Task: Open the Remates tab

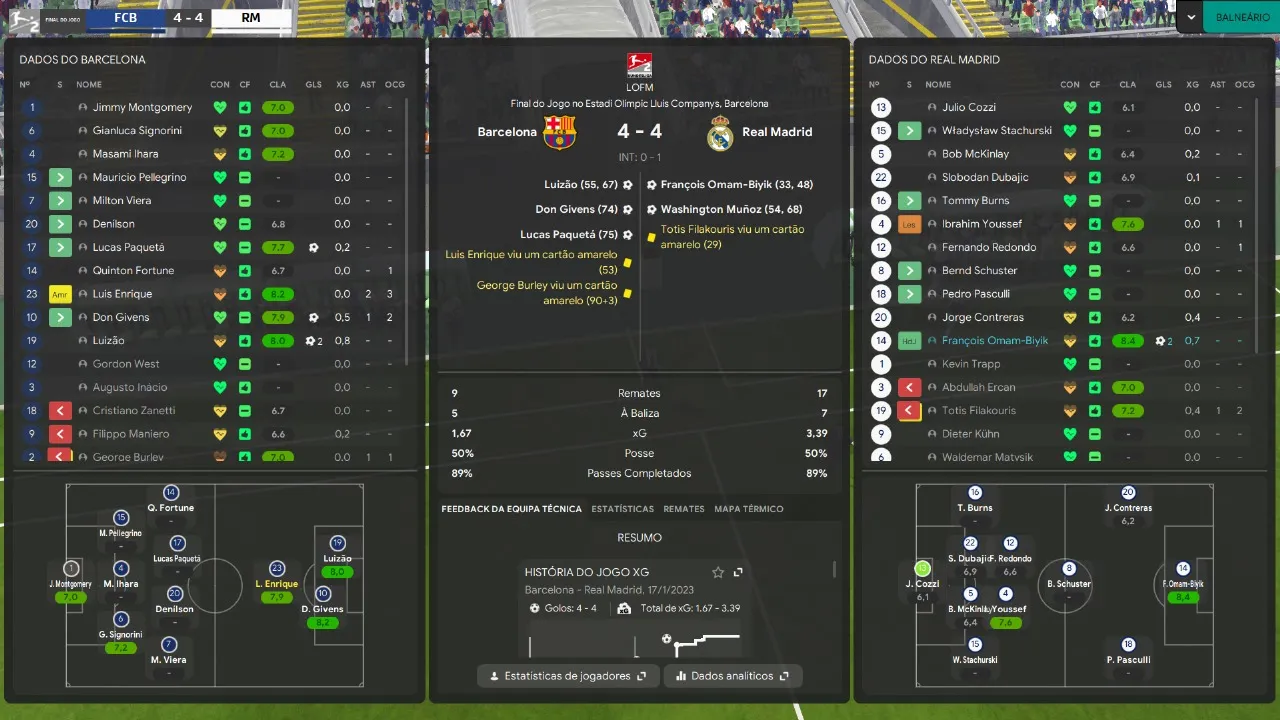Action: click(684, 509)
